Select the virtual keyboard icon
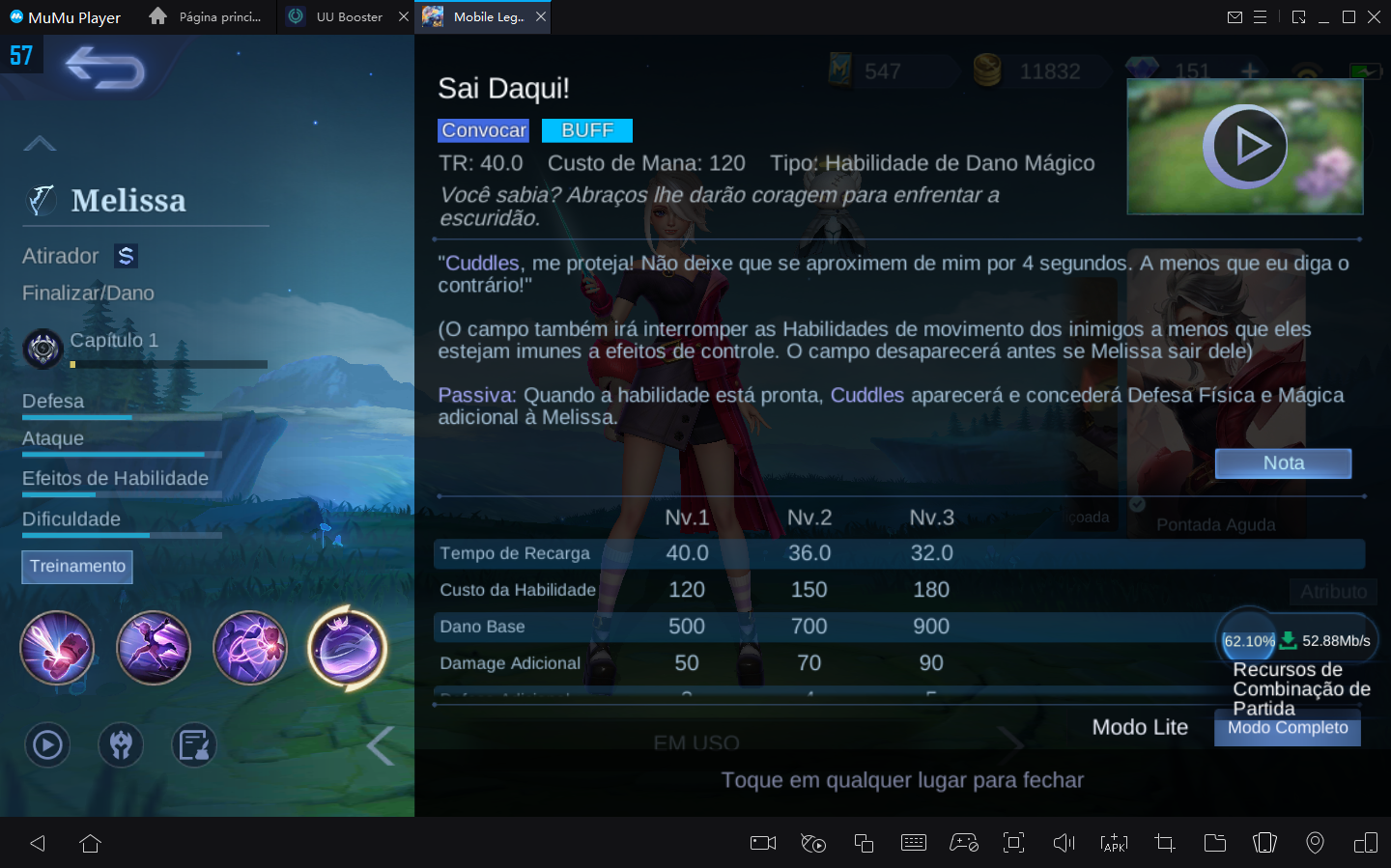Screen dimensions: 1391x868 coord(914,843)
